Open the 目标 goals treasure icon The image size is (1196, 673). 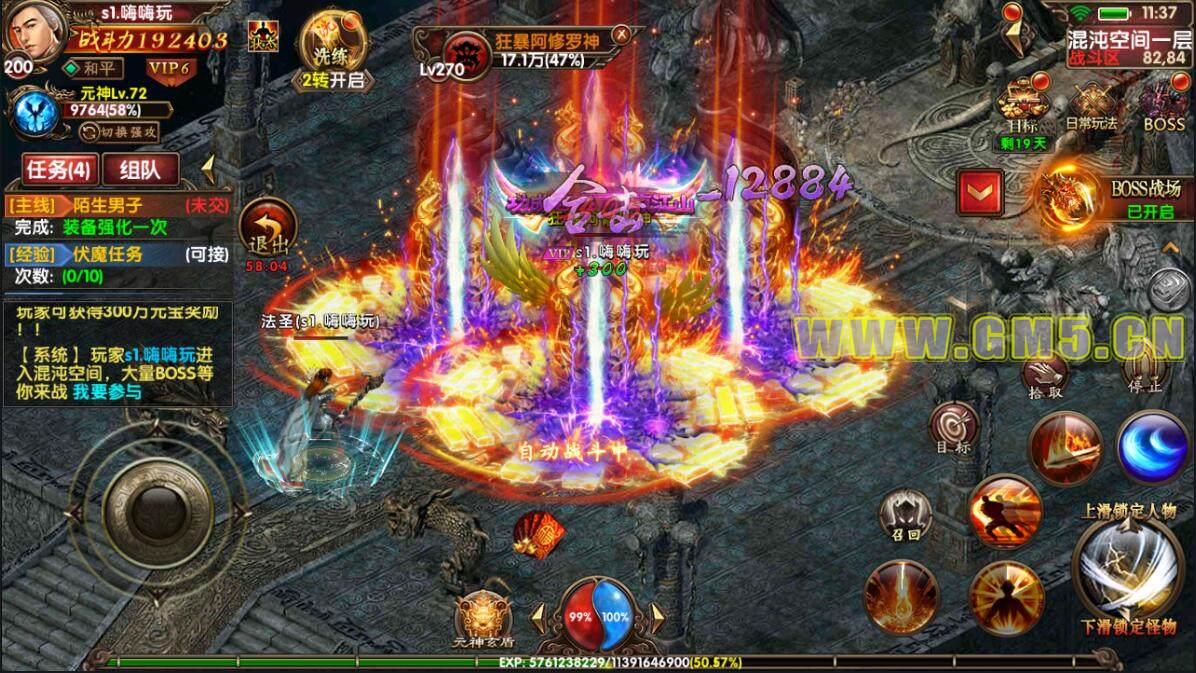pyautogui.click(x=1022, y=109)
